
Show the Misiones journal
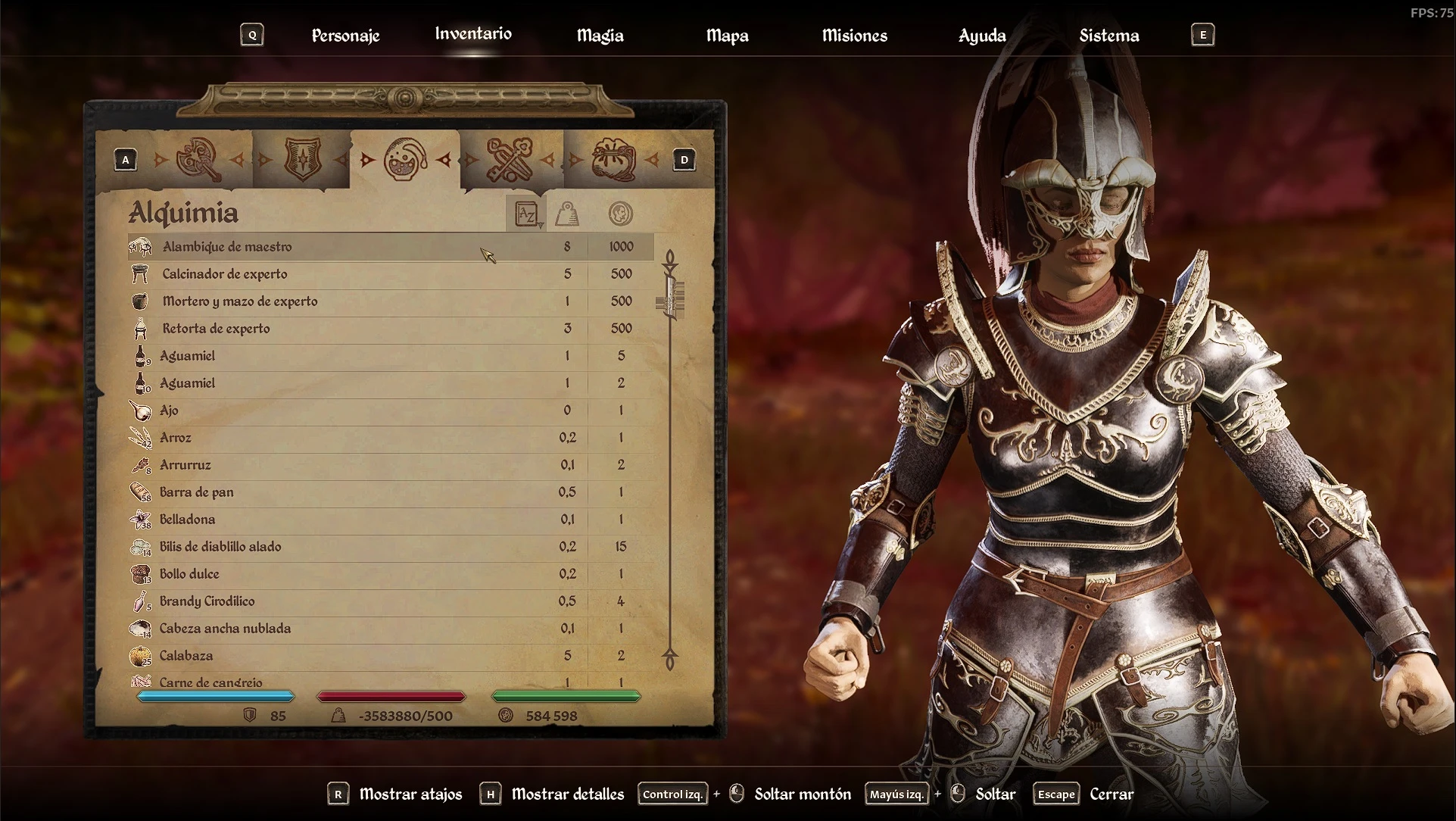click(854, 36)
